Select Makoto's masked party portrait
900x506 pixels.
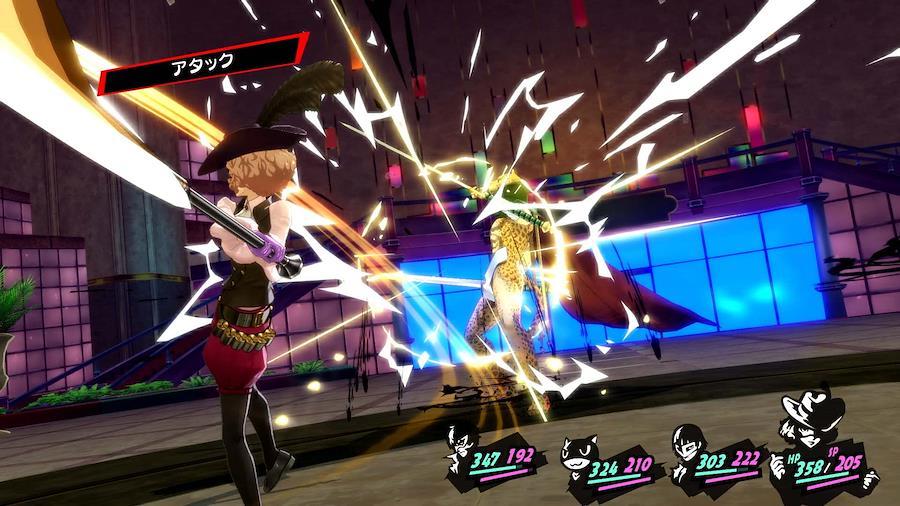click(686, 447)
